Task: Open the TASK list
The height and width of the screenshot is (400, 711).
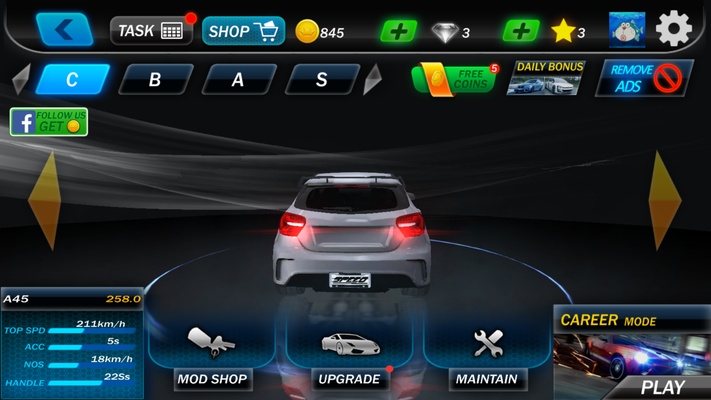Action: click(x=151, y=31)
